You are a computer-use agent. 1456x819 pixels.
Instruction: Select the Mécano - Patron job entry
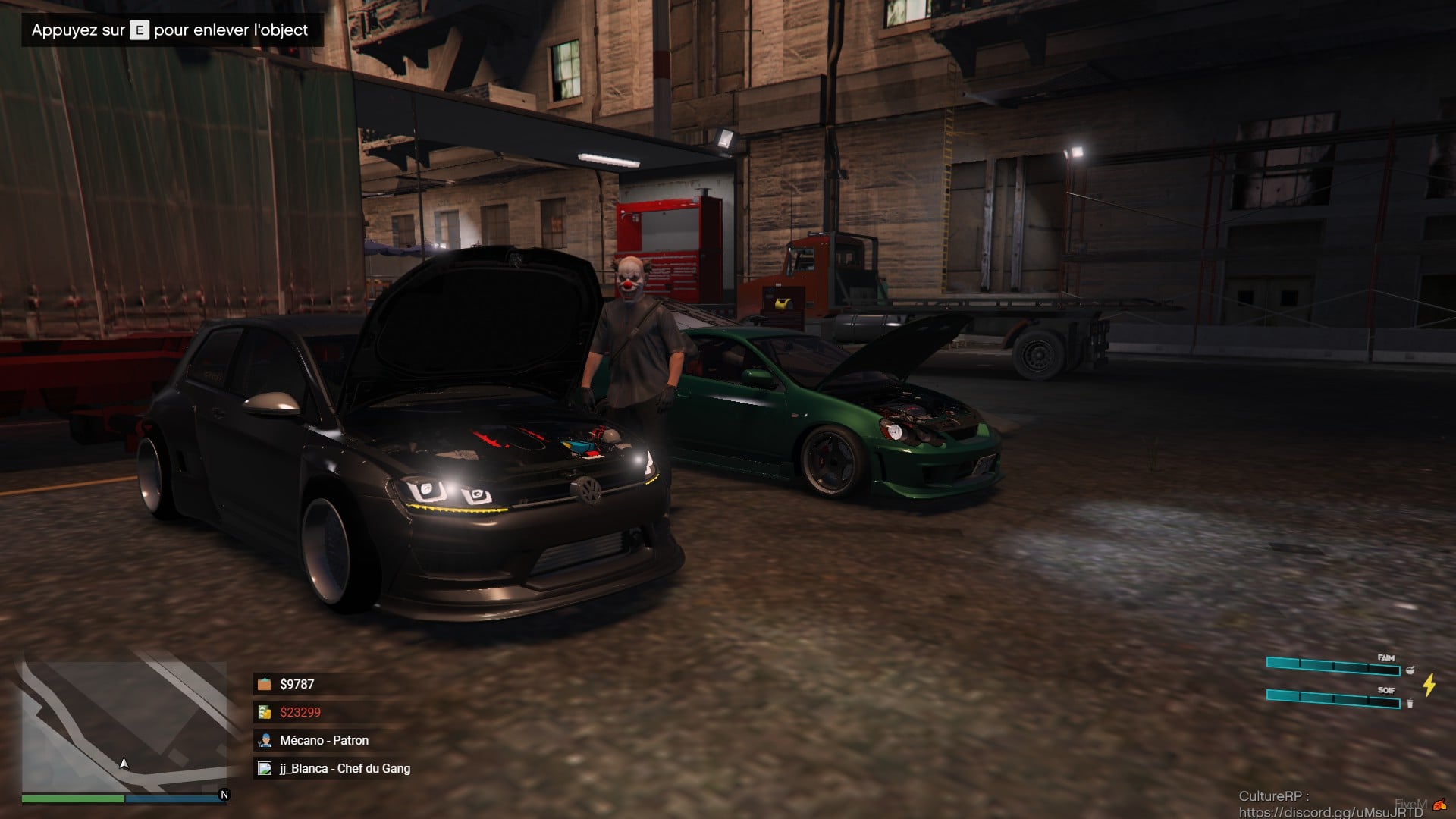click(x=324, y=740)
